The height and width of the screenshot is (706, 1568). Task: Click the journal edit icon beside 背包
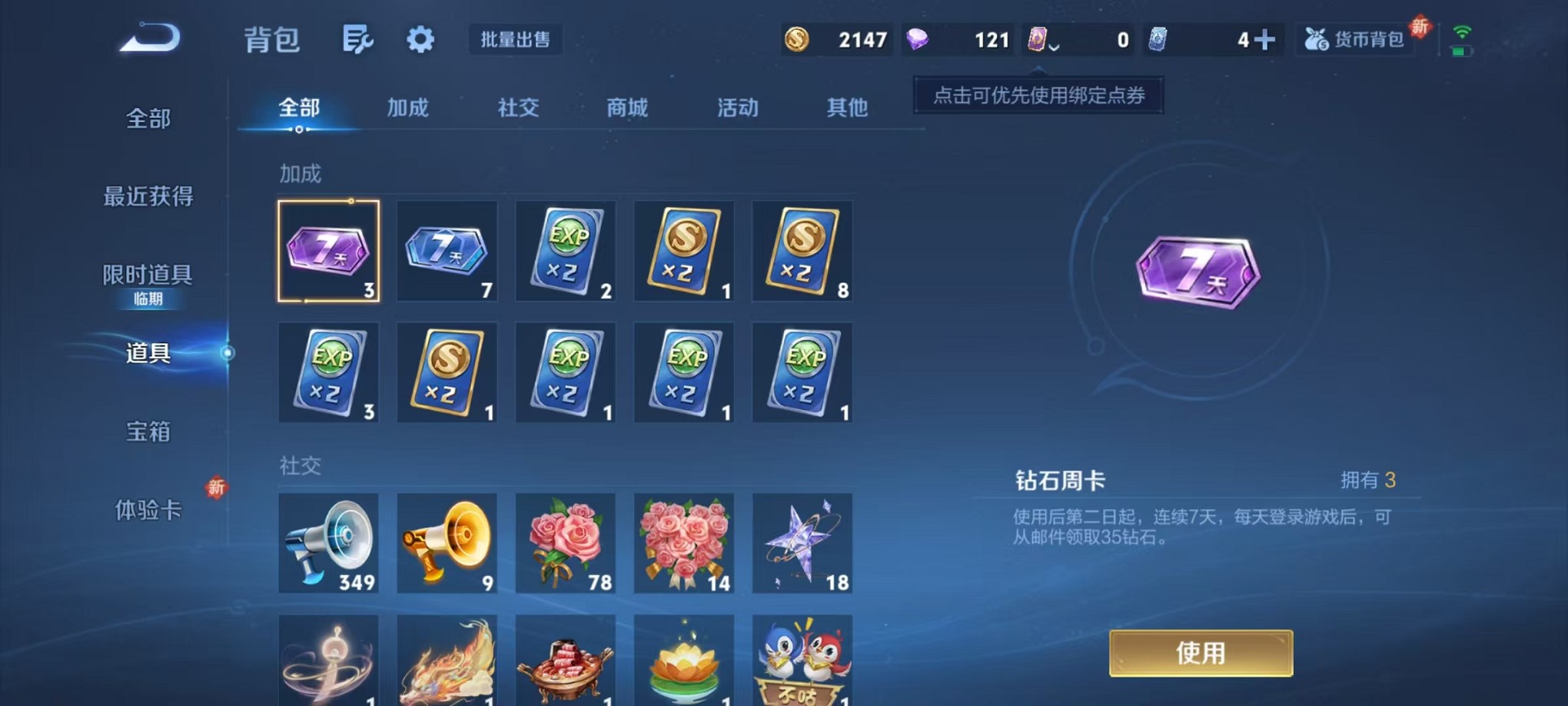click(x=358, y=40)
